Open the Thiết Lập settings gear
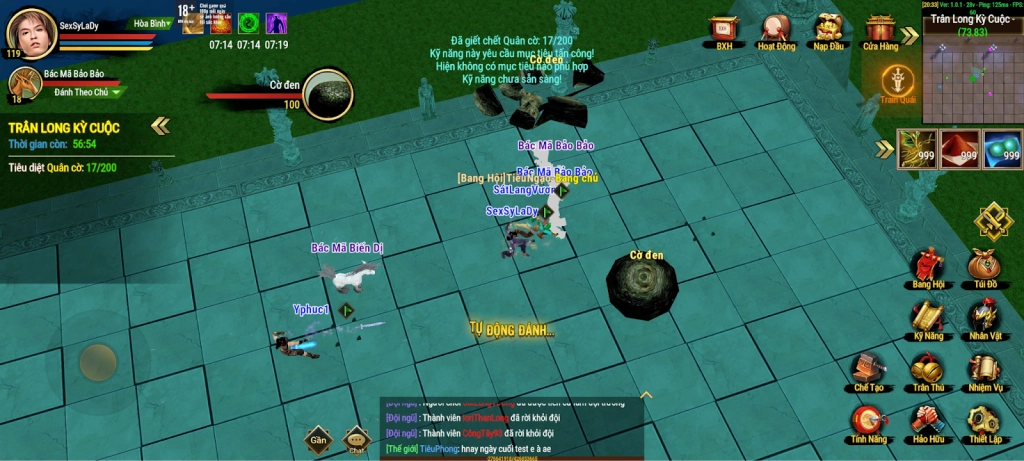Screen dimensions: 1024x461 pyautogui.click(x=984, y=423)
